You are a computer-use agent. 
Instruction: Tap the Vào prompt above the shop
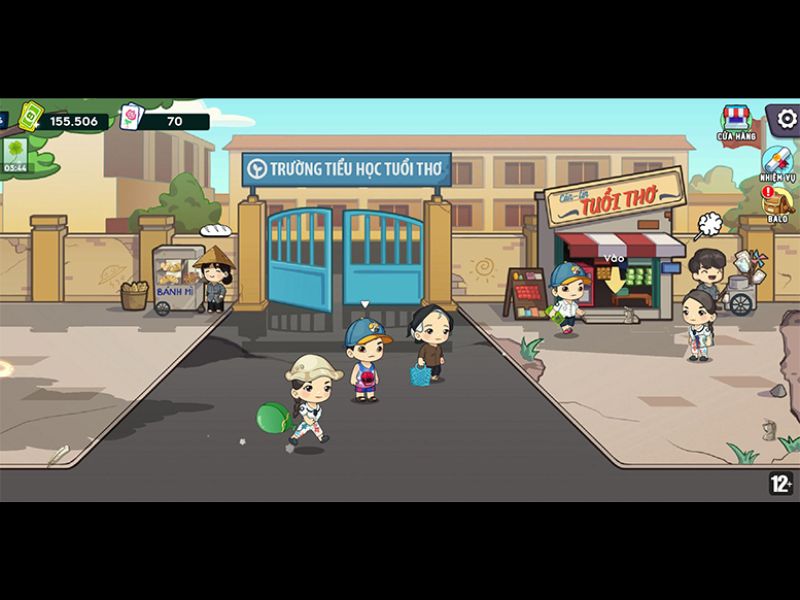point(613,258)
